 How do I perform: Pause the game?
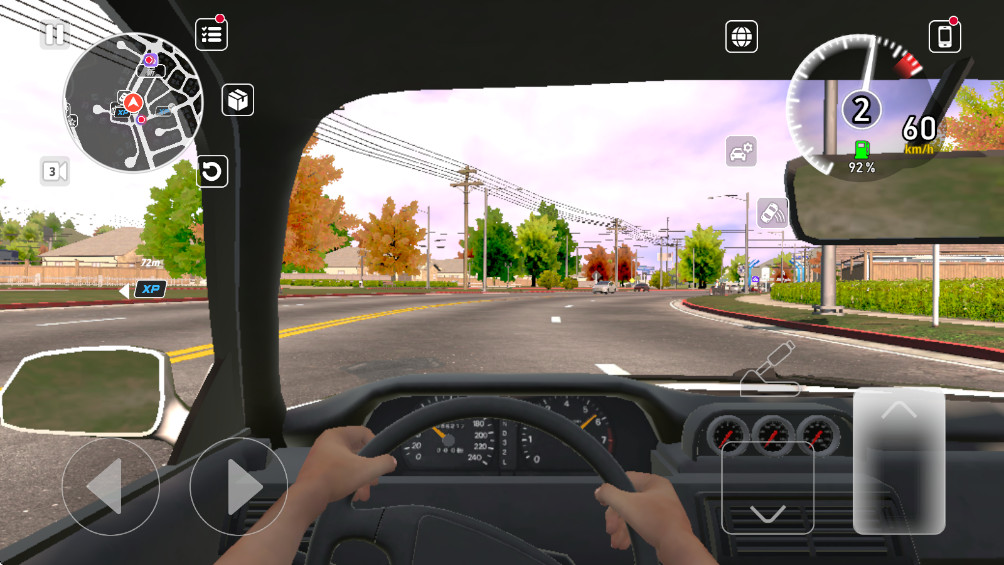(54, 35)
